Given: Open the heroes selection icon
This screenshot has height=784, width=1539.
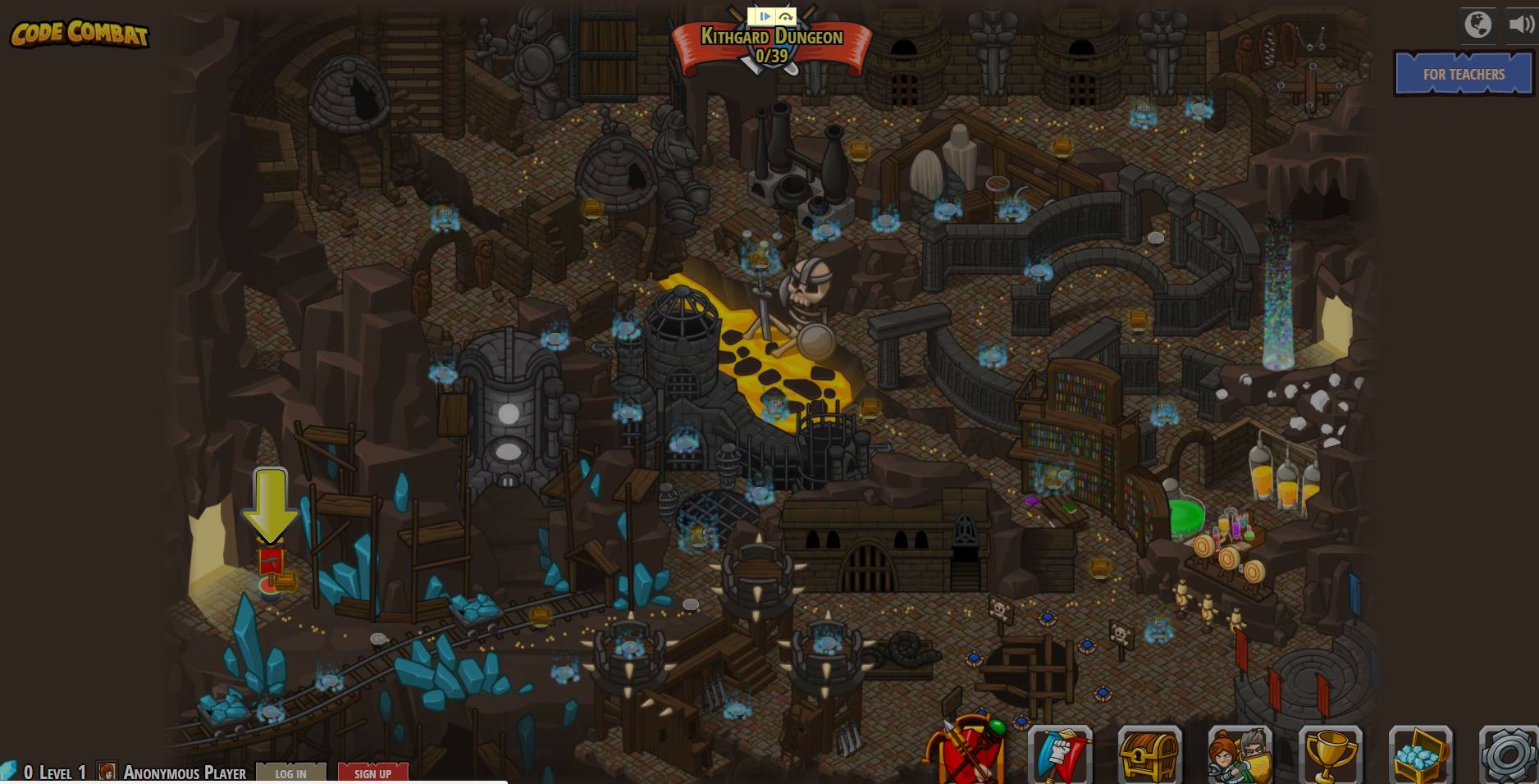Looking at the screenshot, I should pyautogui.click(x=1240, y=754).
